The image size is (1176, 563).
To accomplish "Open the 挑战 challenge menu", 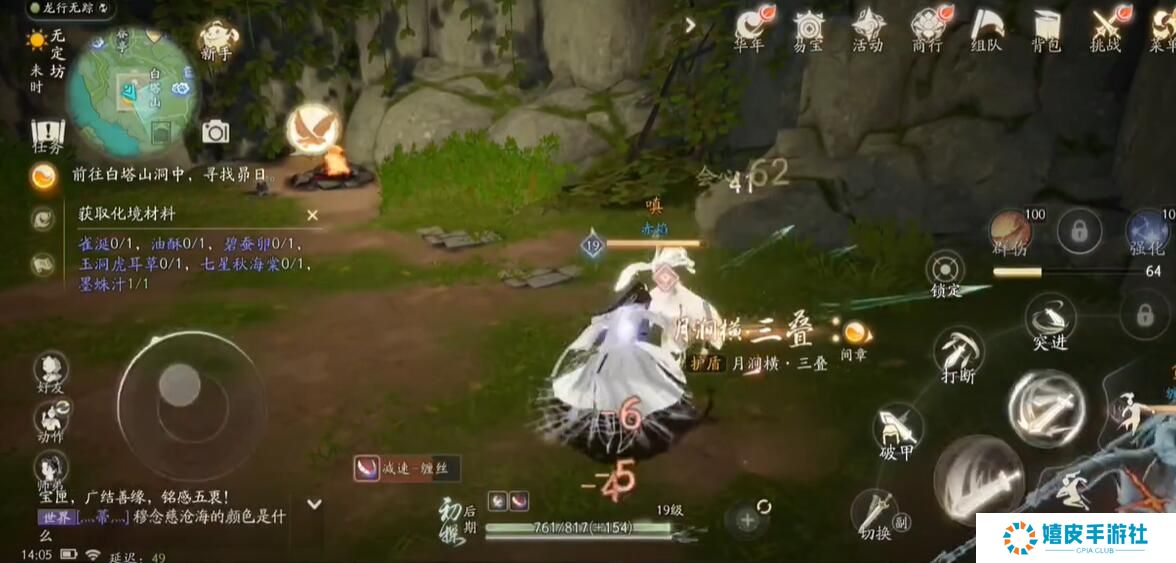I will (1105, 28).
